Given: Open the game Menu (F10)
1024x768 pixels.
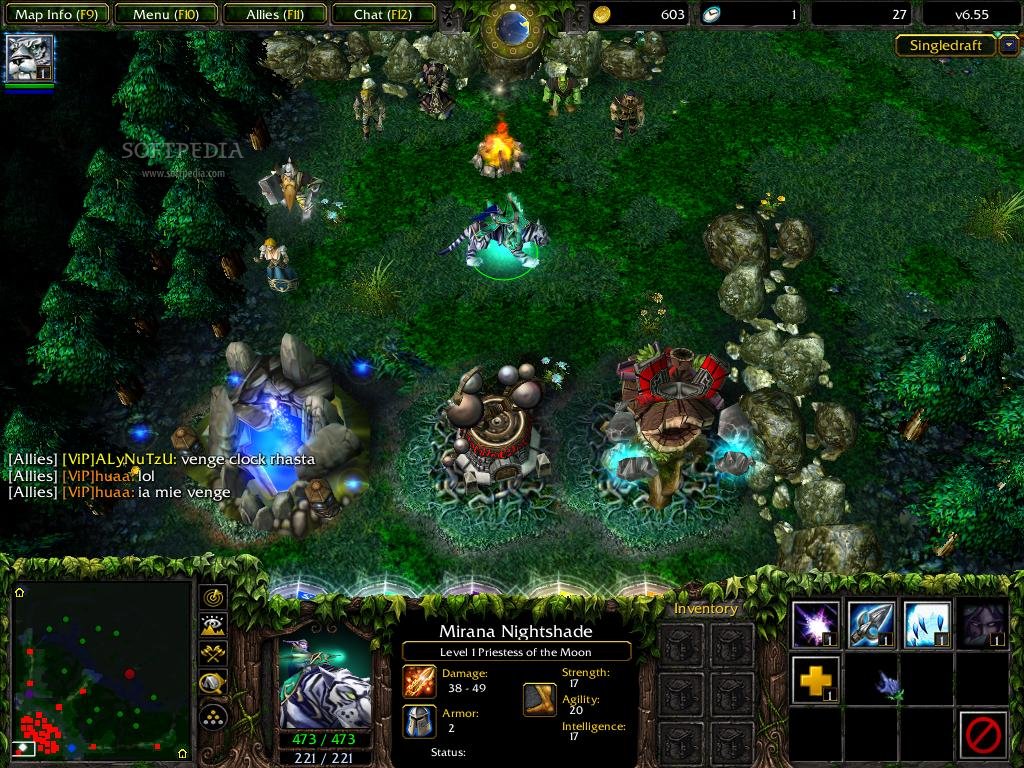Looking at the screenshot, I should (165, 14).
